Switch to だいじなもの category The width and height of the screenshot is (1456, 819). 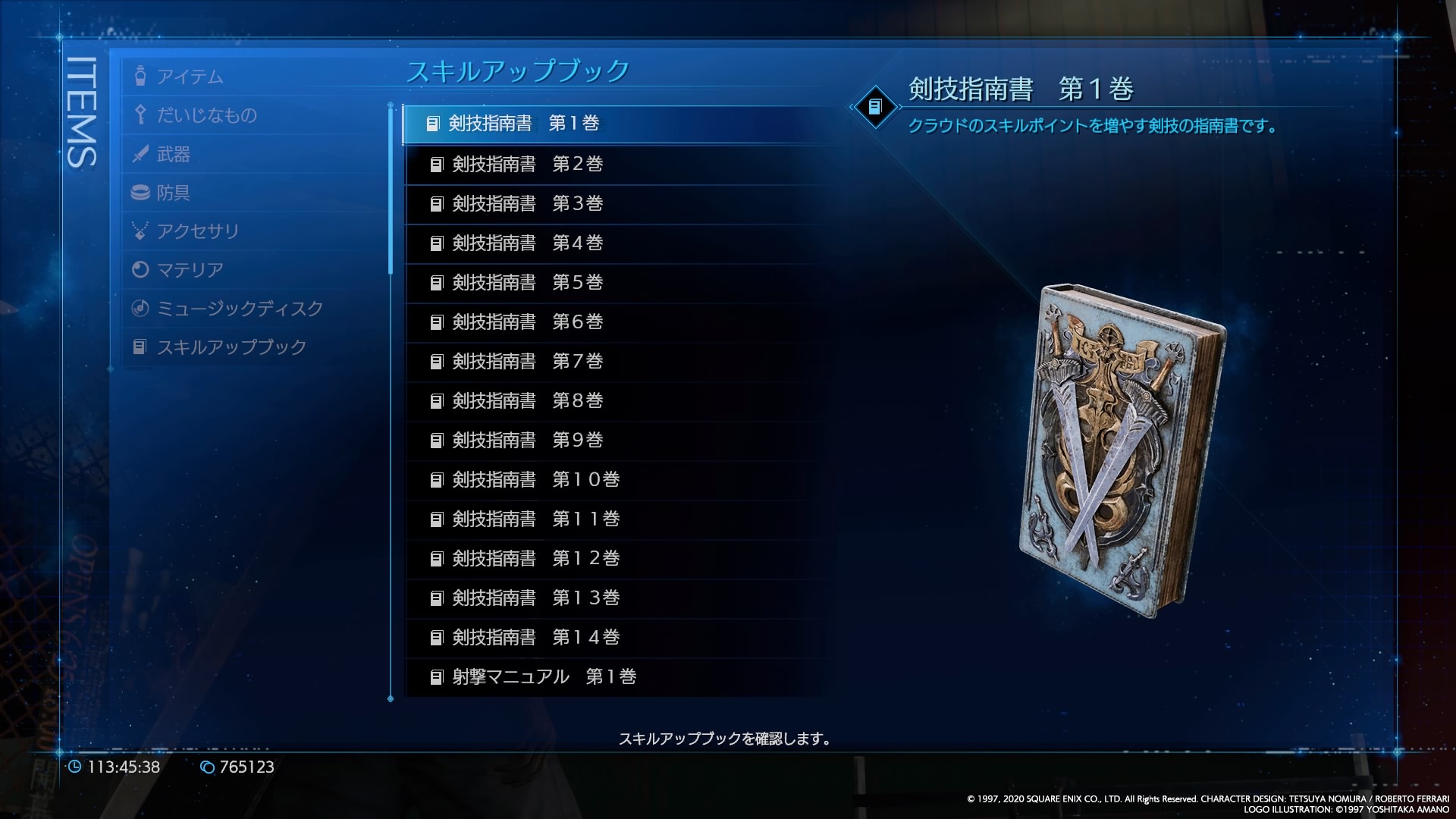pos(206,115)
